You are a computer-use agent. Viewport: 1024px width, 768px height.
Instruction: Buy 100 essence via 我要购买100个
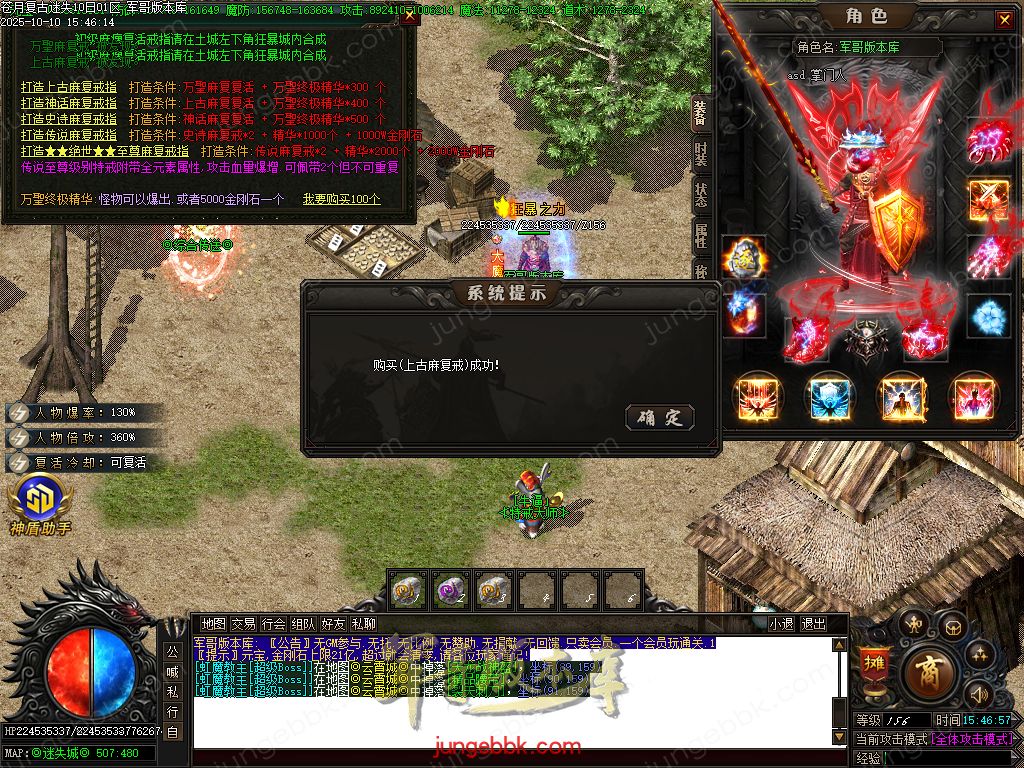click(x=342, y=199)
